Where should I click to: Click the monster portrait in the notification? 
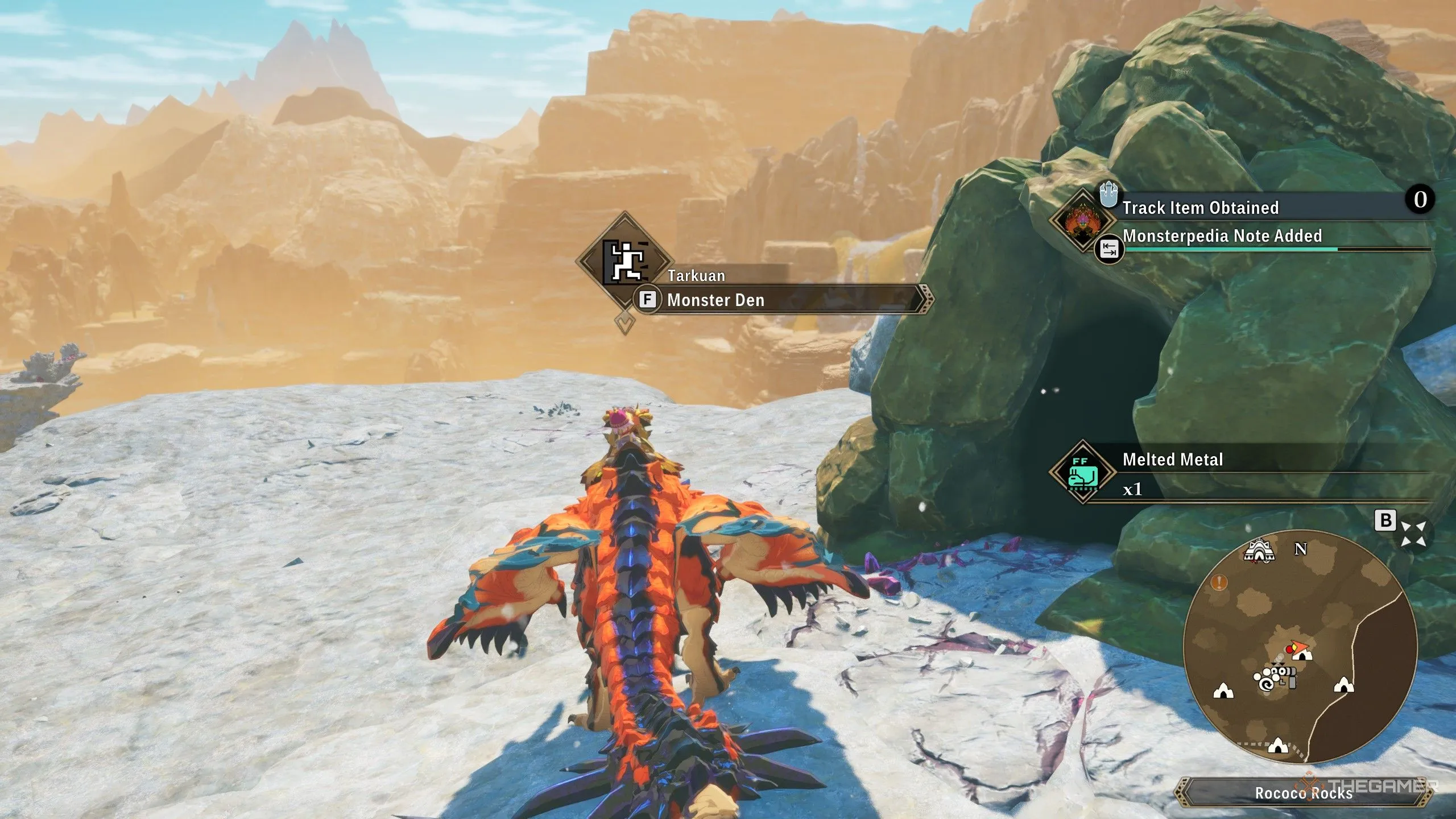click(1081, 218)
